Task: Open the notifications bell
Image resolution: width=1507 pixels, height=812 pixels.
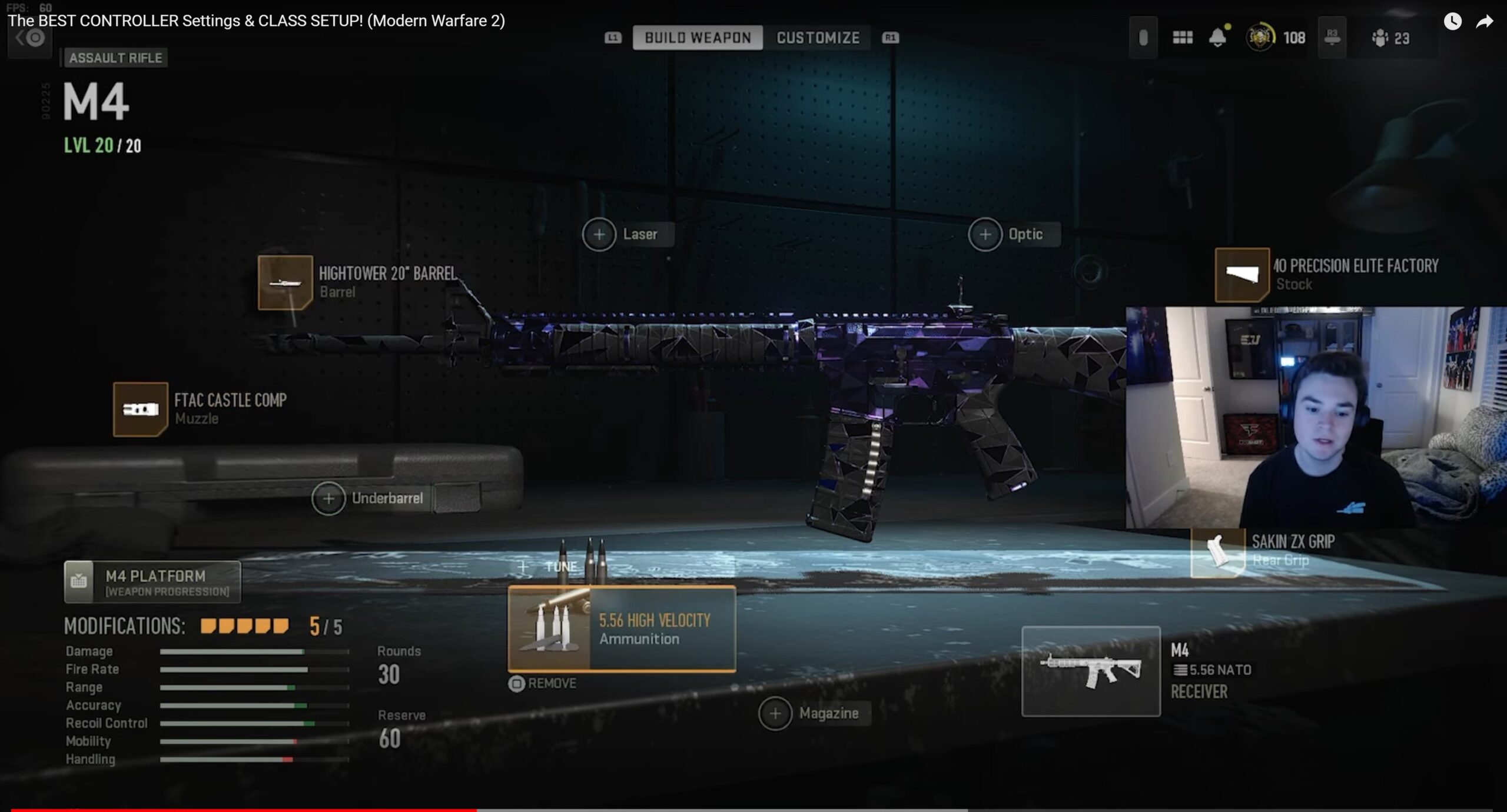Action: tap(1218, 38)
